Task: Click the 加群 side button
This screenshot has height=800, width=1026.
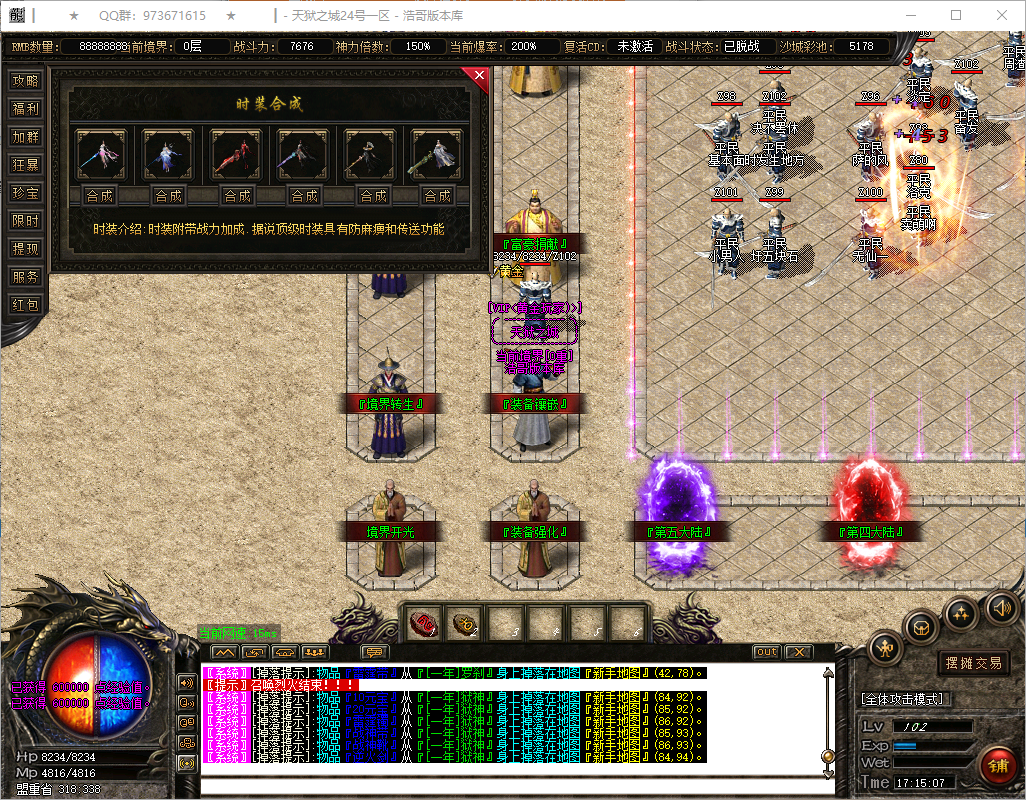Action: click(25, 137)
